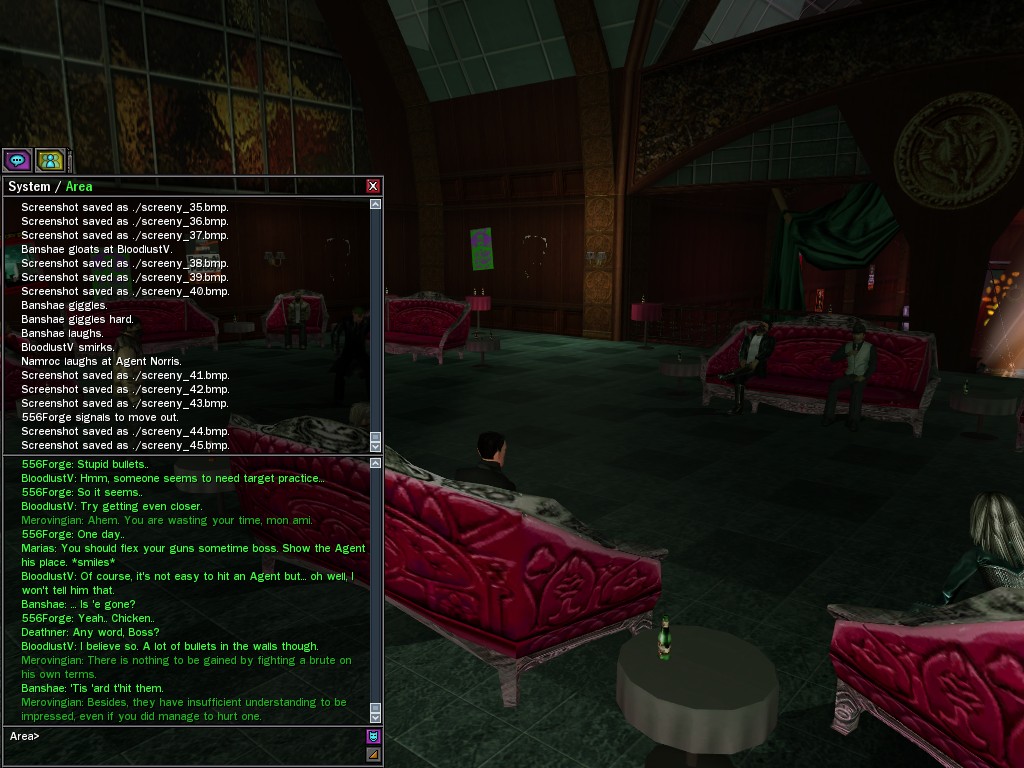Viewport: 1024px width, 768px height.
Task: Open the yellow people group icon
Action: coord(50,160)
